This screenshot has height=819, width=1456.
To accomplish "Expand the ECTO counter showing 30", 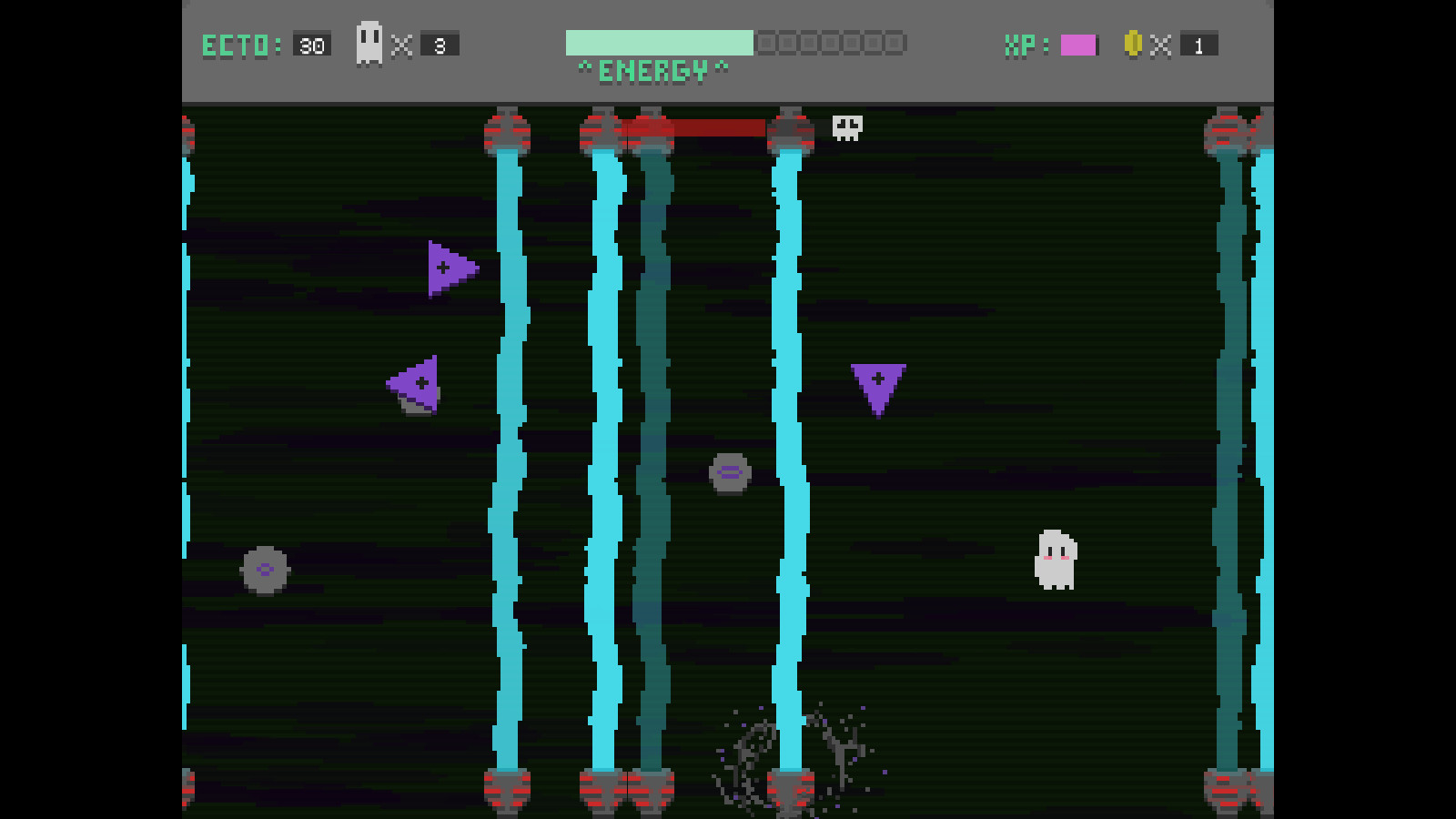I will point(310,43).
